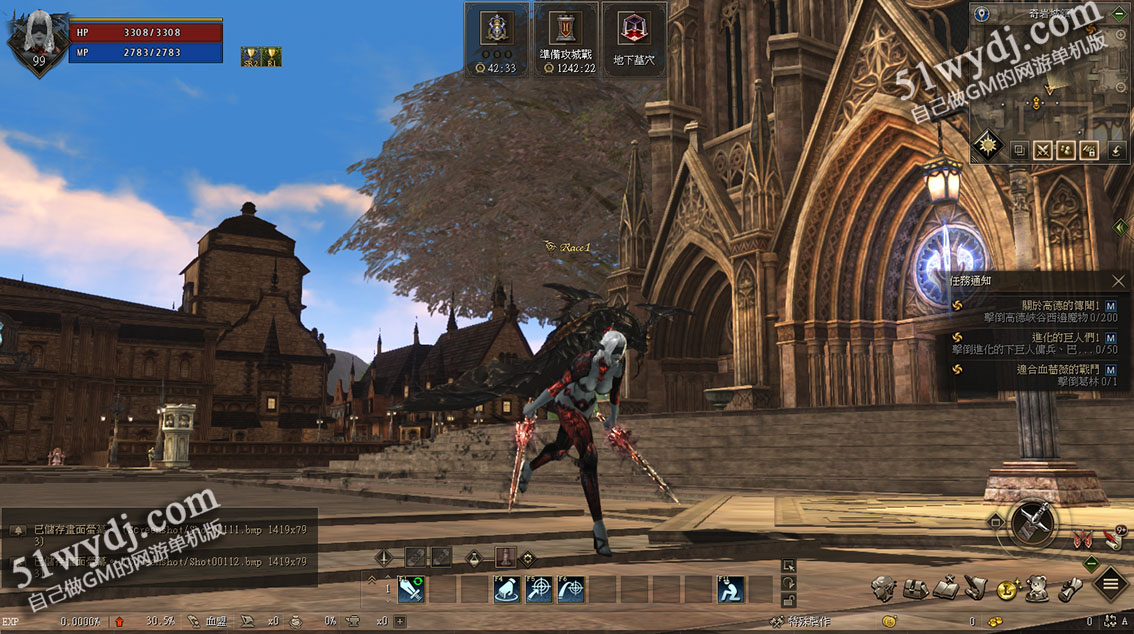Activate the sword attack skill on hotbar
The width and height of the screenshot is (1134, 634).
[x=411, y=590]
